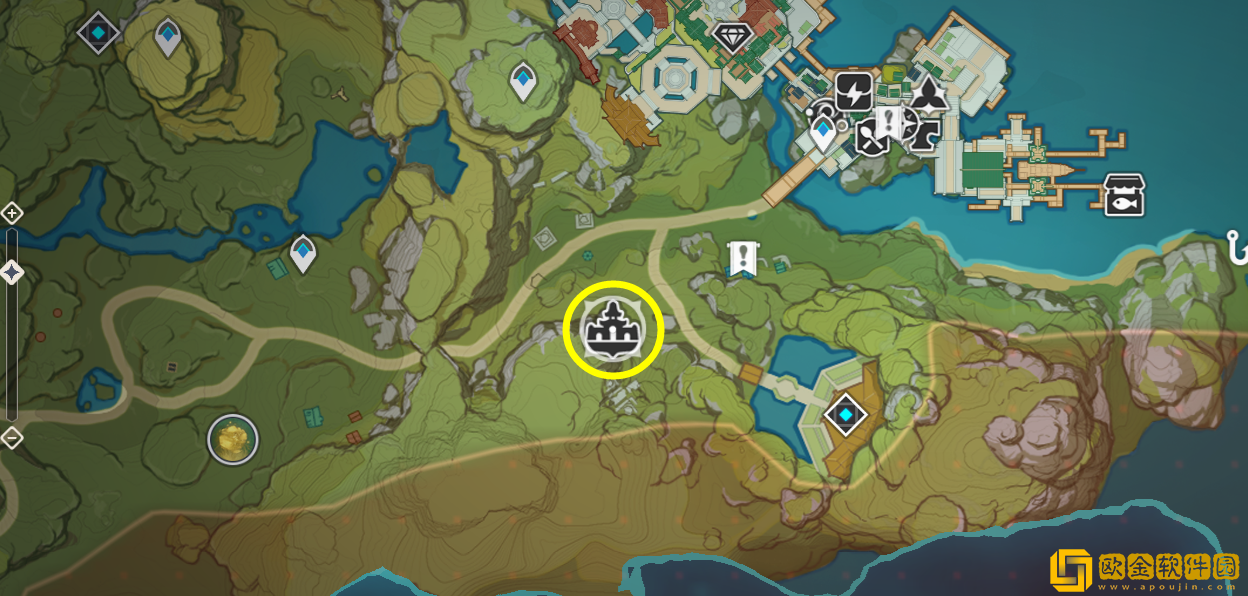Click the map zoom-out minus button
Image resolution: width=1248 pixels, height=596 pixels.
click(11, 437)
